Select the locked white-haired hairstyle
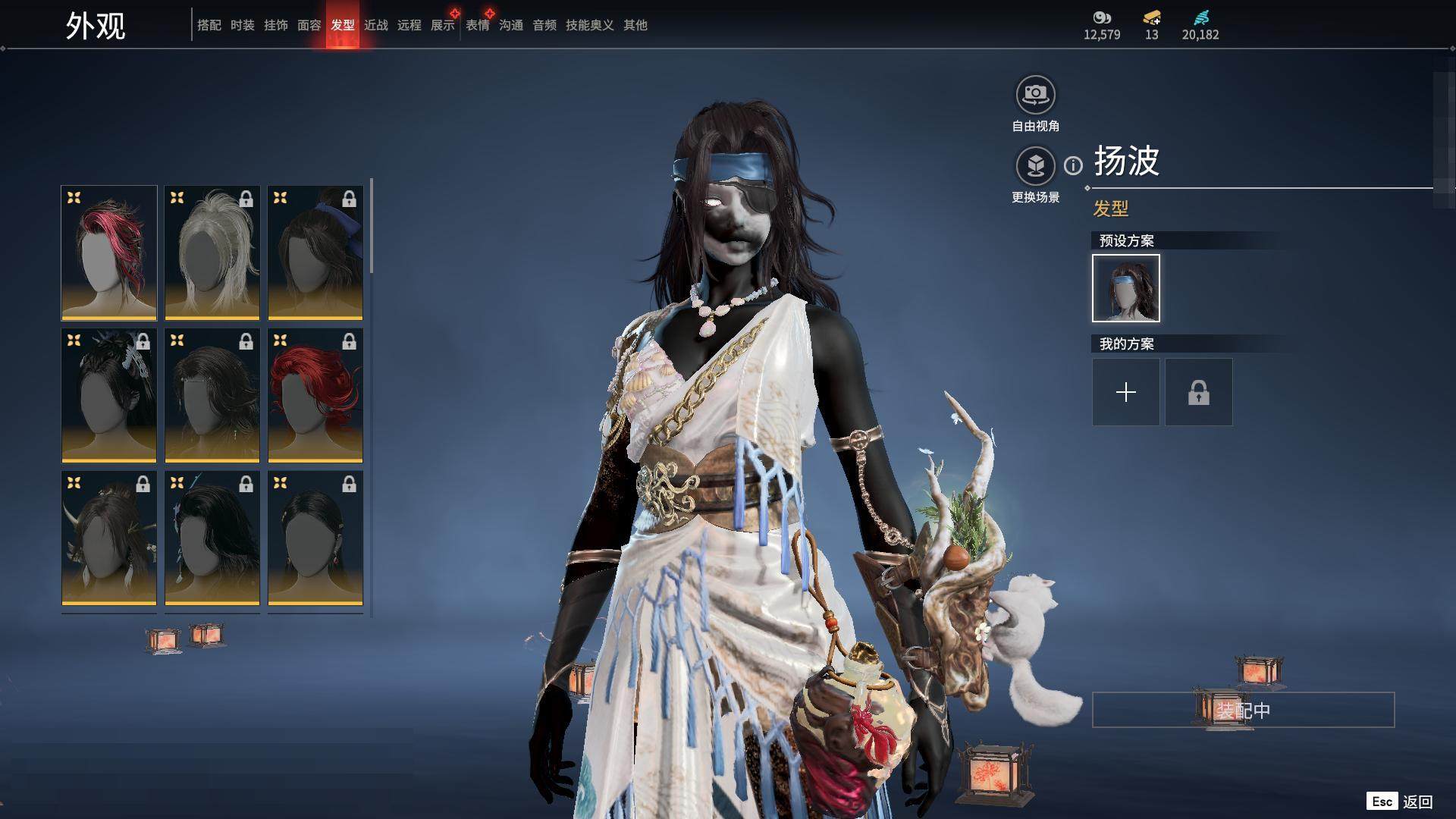The image size is (1456, 819). (x=212, y=253)
